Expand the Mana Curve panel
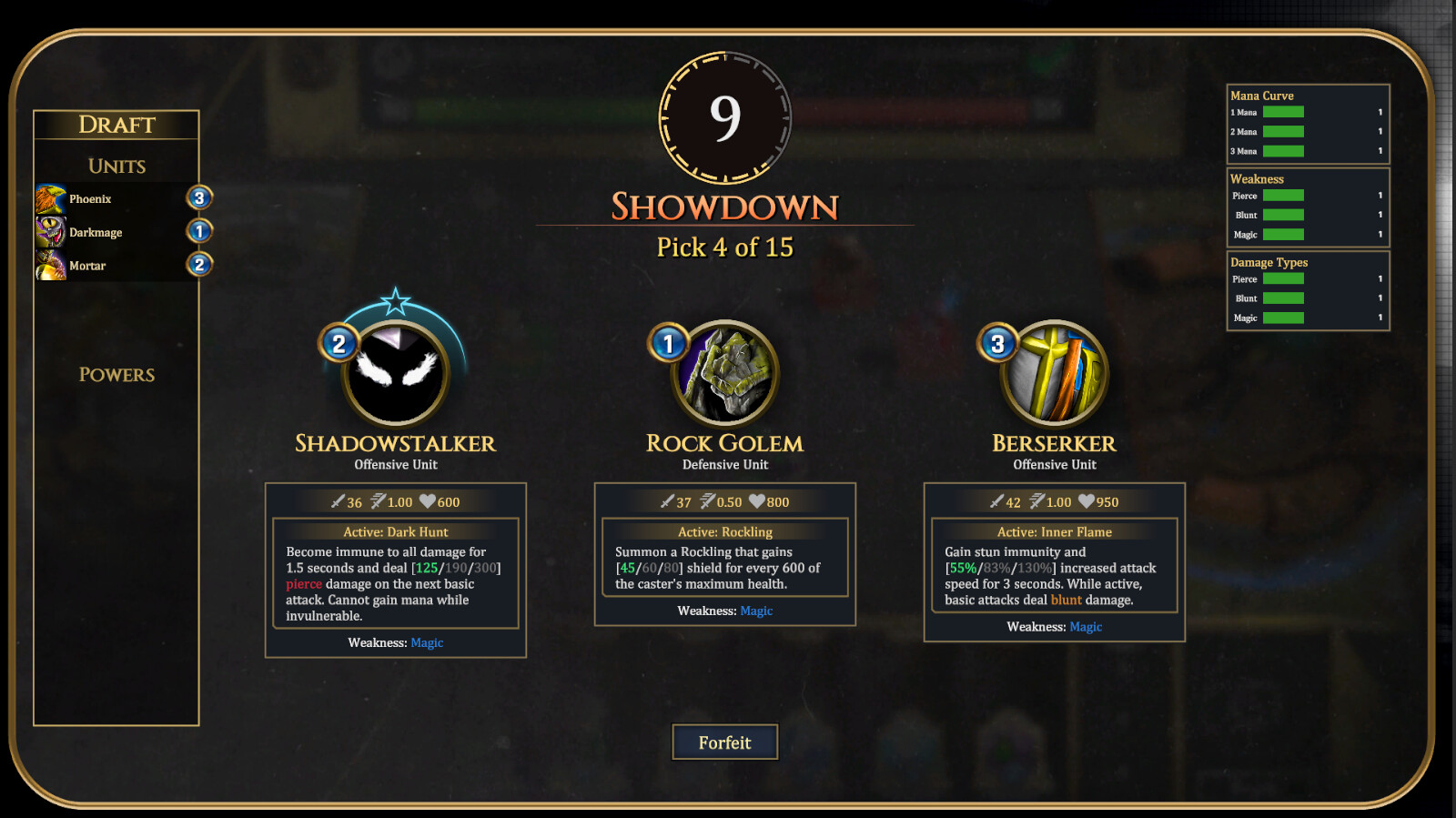Viewport: 1456px width, 818px height. point(1261,95)
